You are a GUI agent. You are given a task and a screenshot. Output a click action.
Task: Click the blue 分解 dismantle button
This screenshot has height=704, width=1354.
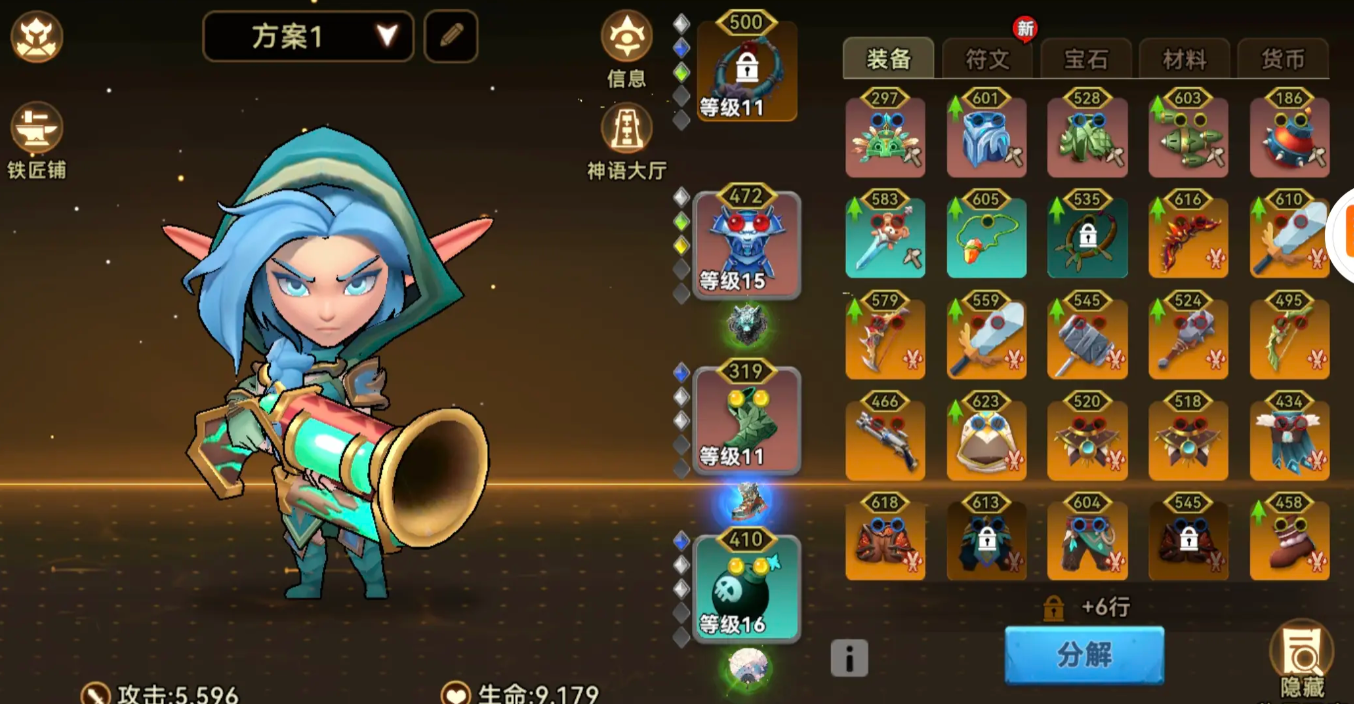(x=1084, y=655)
